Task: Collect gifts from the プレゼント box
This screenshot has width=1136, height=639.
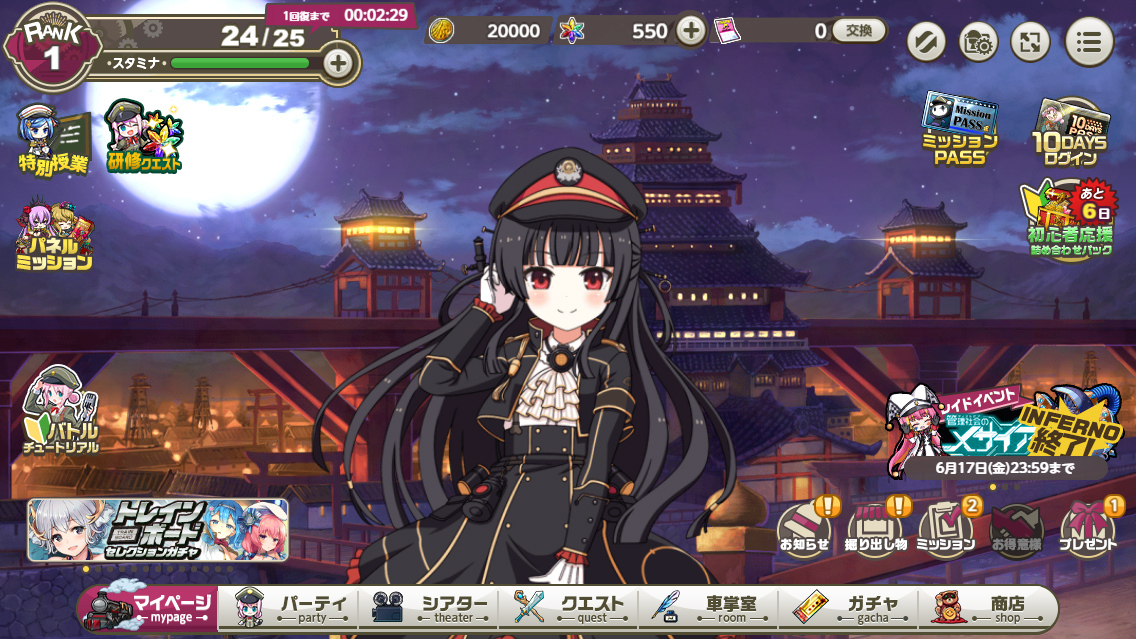Action: pos(1087,528)
